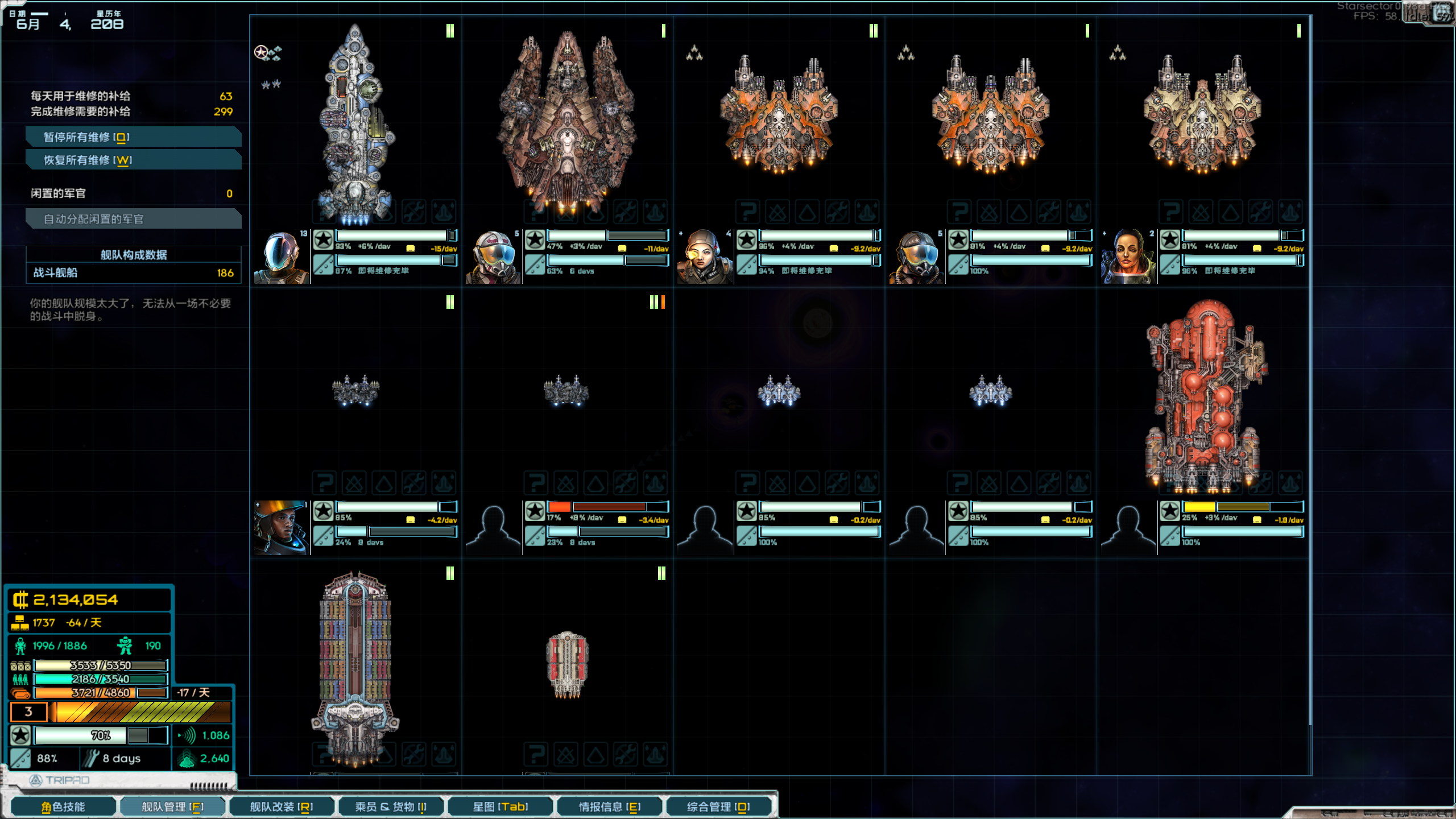Open the 舰队改装 refit tab
The width and height of the screenshot is (1456, 819).
pos(282,806)
